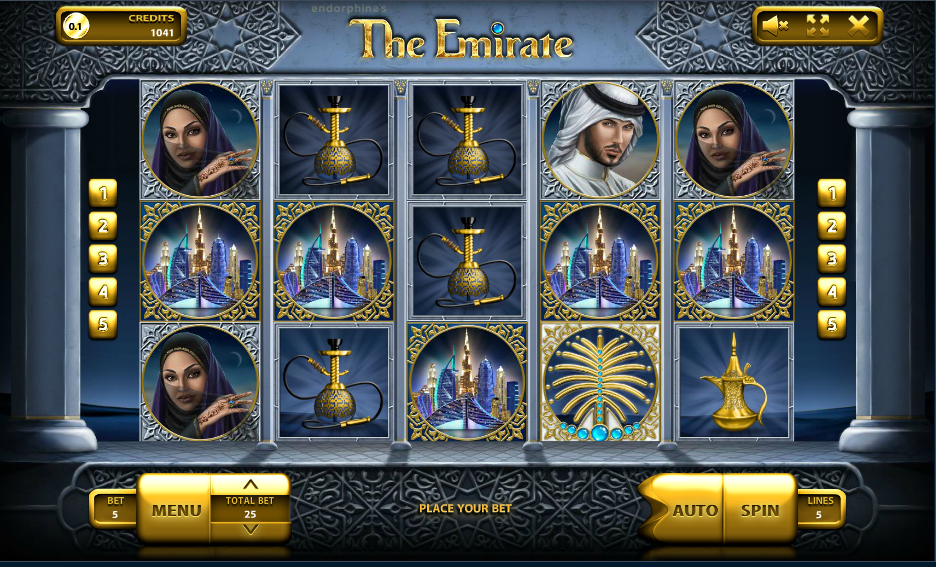
Task: Change the 0.1 coin value
Action: 74,26
